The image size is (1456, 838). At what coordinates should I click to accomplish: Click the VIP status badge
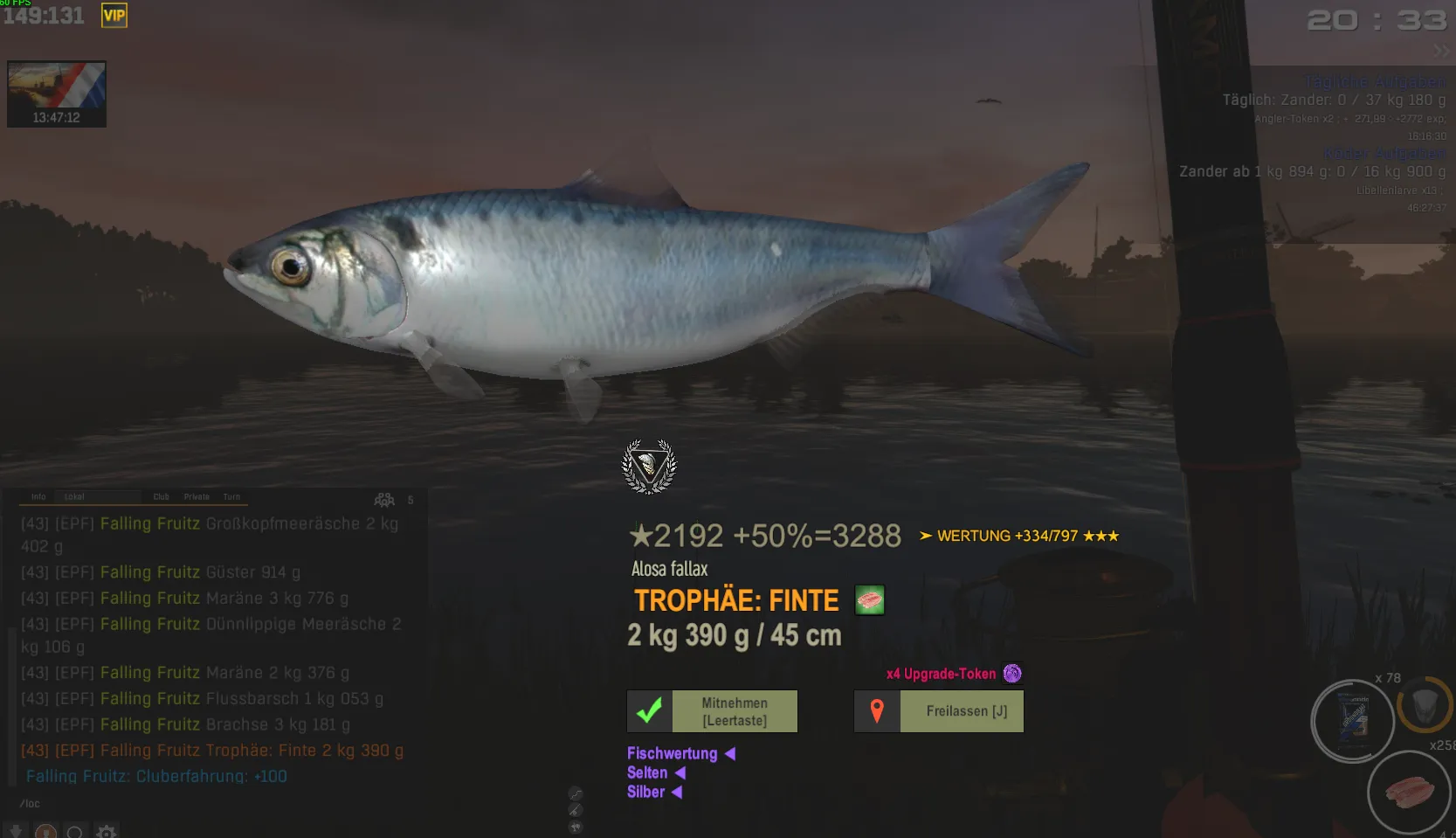pos(114,15)
